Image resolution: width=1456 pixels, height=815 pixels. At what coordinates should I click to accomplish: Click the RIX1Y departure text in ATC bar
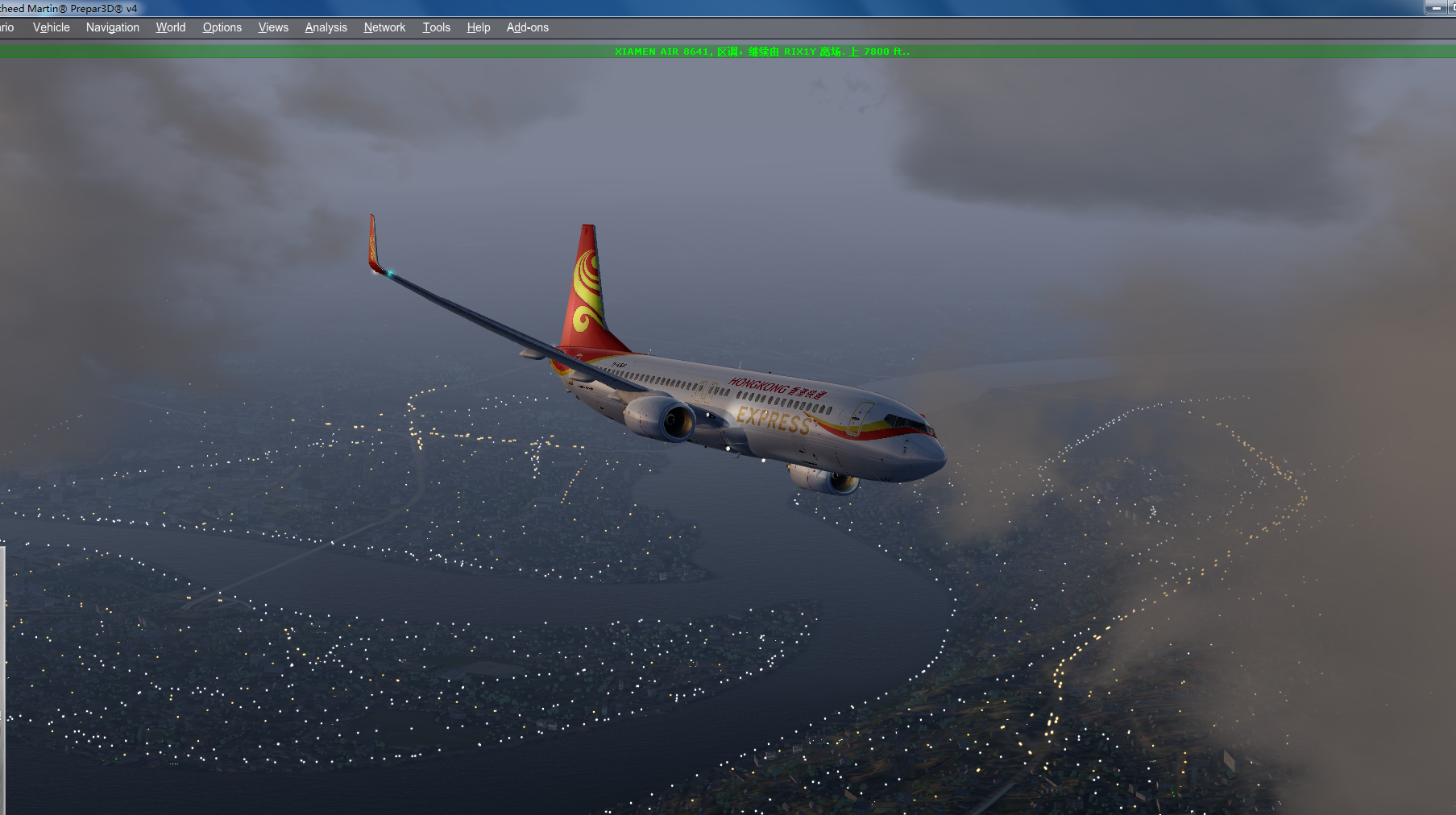(798, 50)
